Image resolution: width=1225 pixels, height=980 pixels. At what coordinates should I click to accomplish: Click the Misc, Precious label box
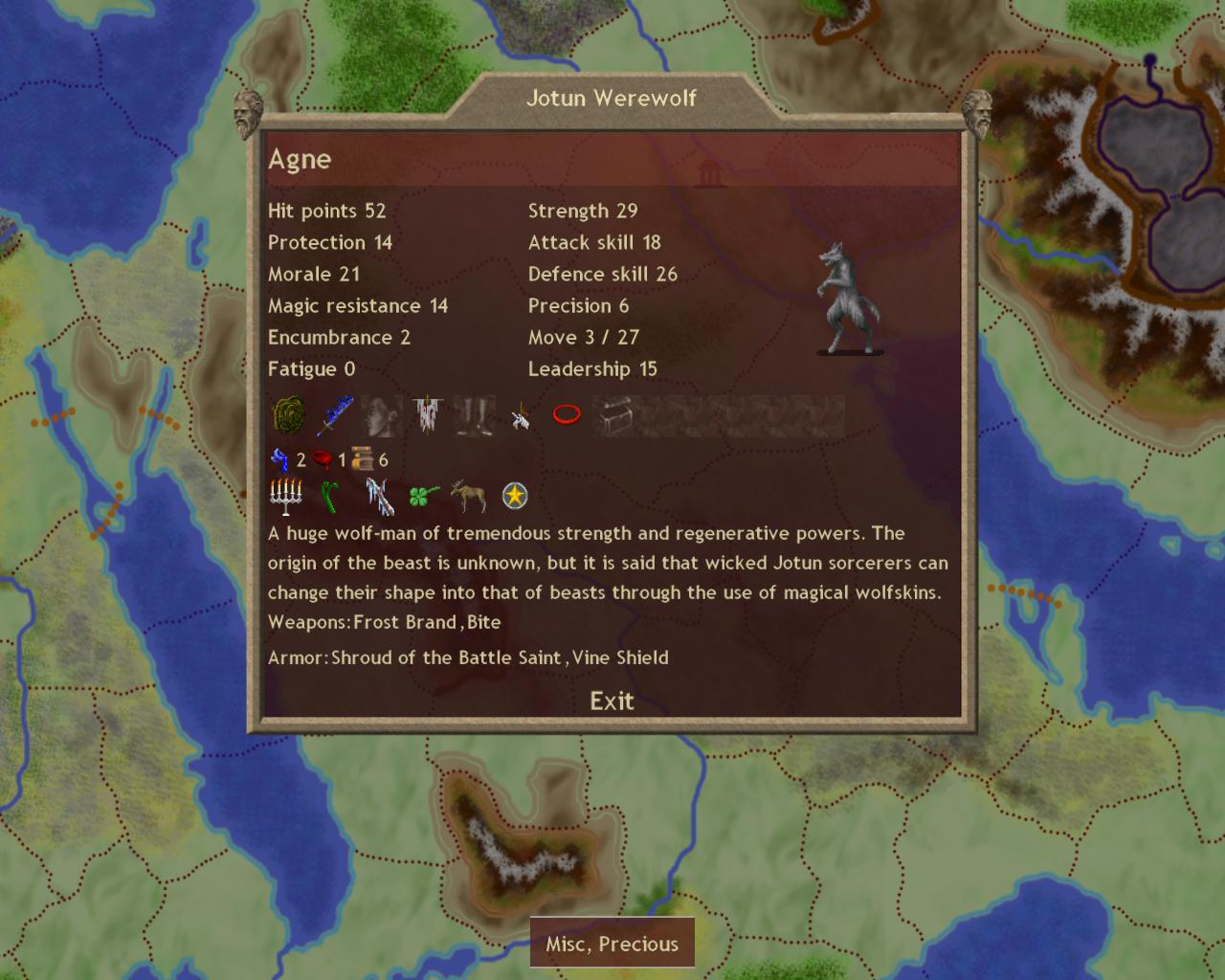[x=612, y=944]
